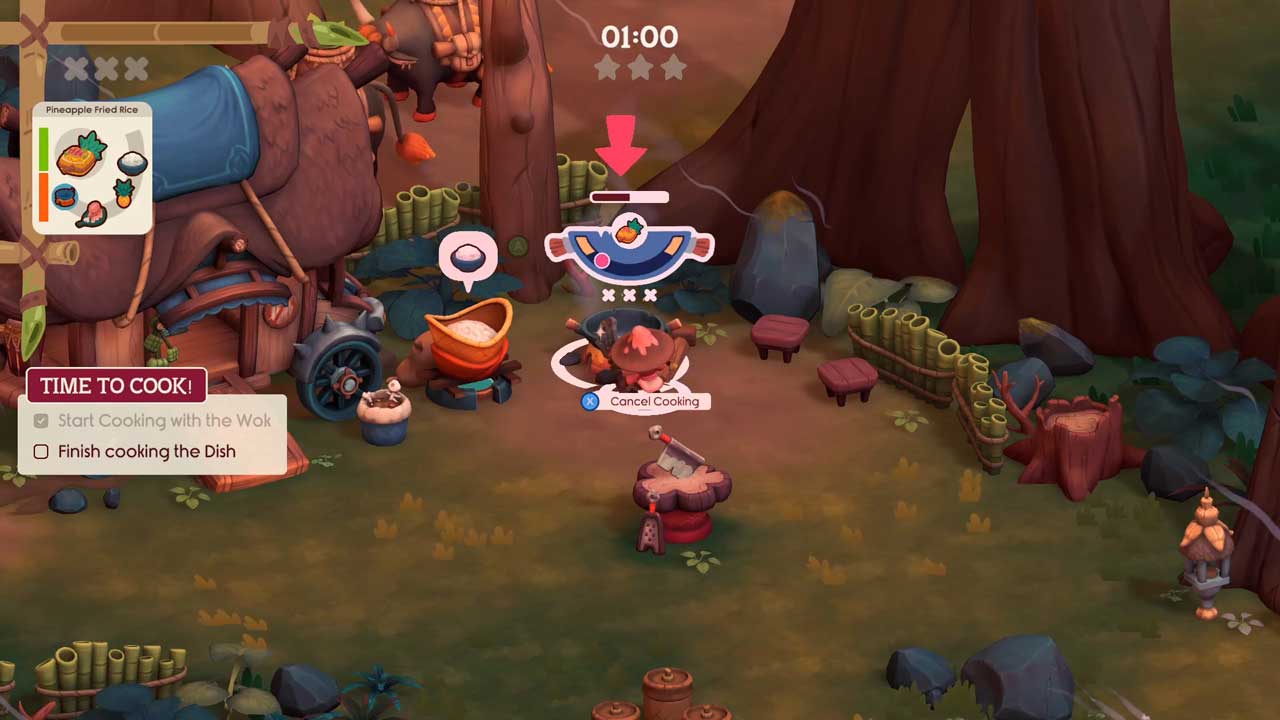Open the 'TIME TO COOK!' objective header

(x=116, y=386)
